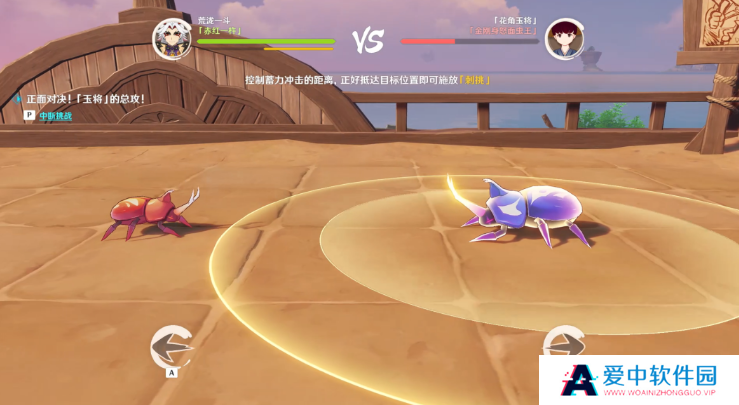Tap the right arrow move button

coord(564,345)
